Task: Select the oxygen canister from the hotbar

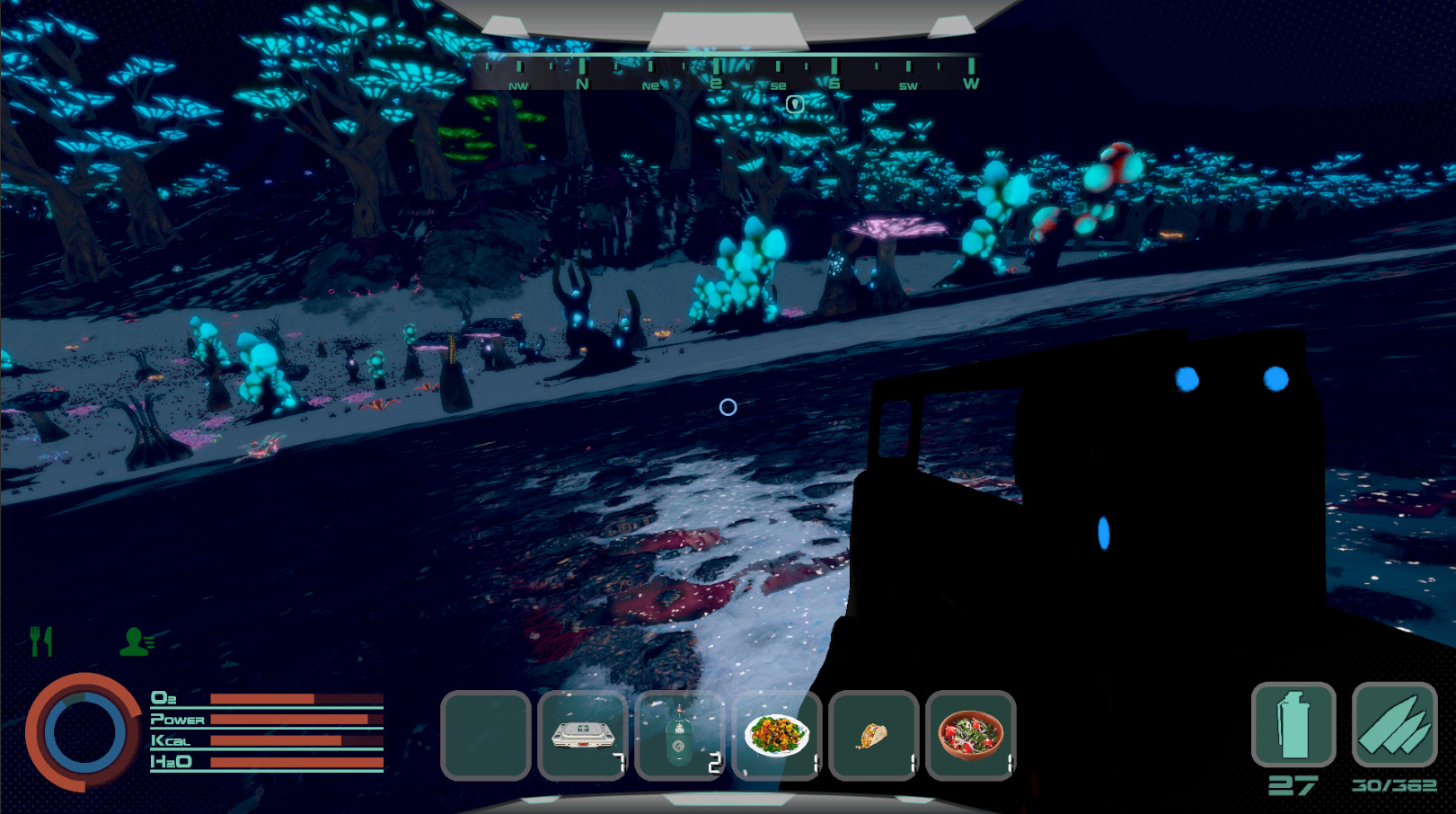Action: [680, 732]
